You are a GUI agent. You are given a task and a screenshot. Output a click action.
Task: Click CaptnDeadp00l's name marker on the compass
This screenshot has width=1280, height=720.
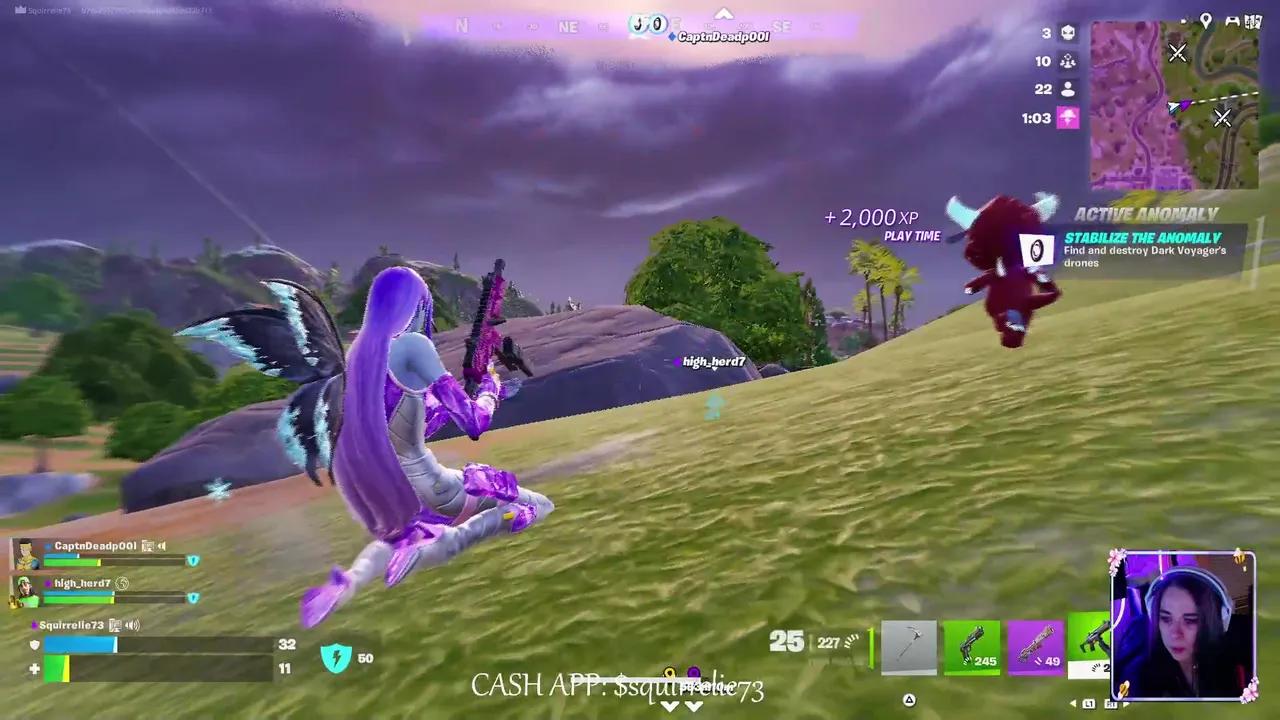(x=722, y=34)
